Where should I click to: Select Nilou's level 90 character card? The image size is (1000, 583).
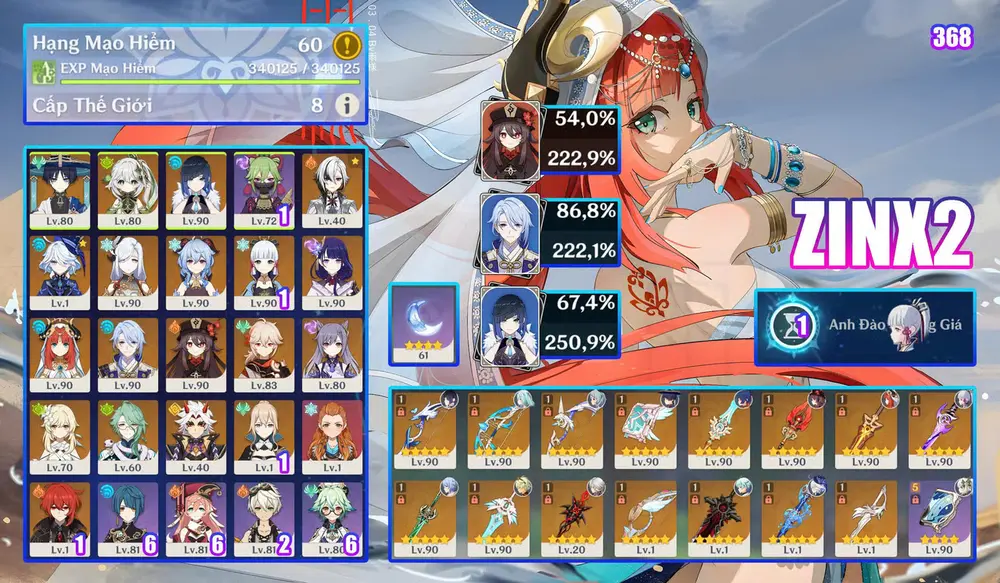pos(60,353)
